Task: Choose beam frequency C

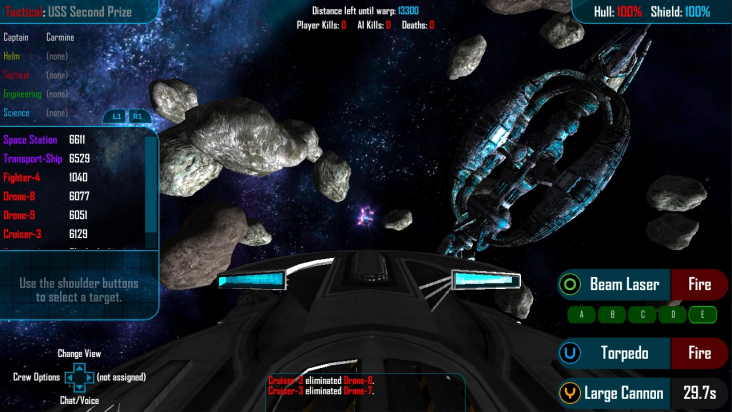Action: [x=642, y=315]
